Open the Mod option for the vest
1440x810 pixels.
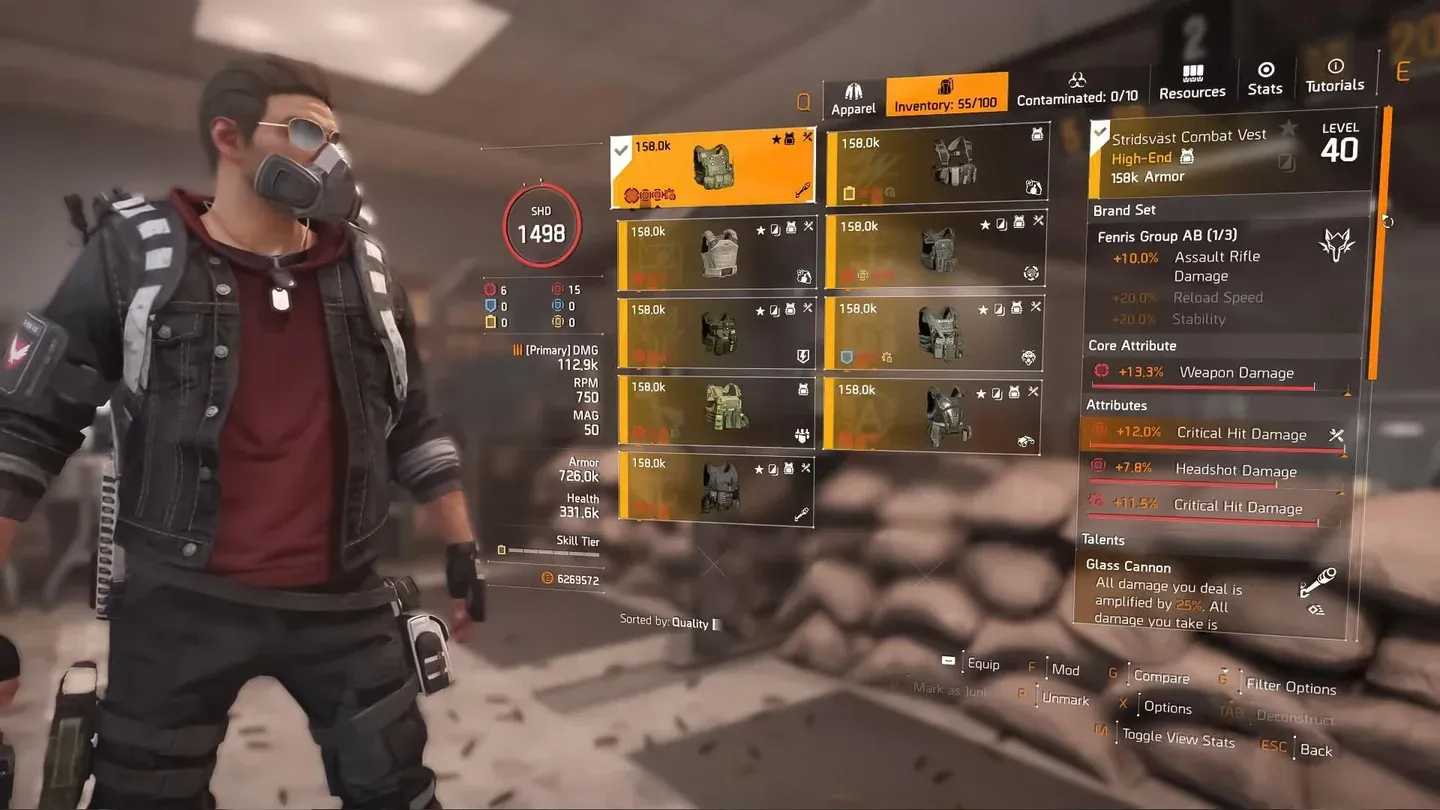coord(1065,670)
